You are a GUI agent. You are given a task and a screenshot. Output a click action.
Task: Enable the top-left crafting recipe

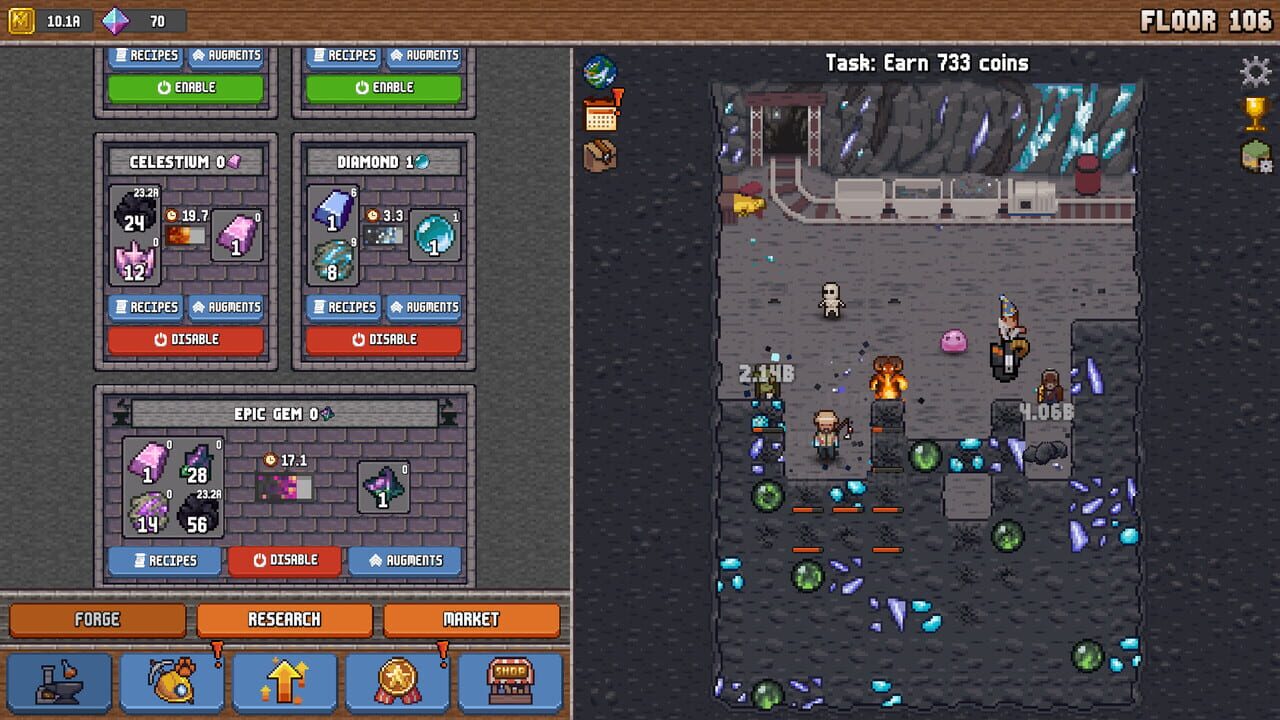pyautogui.click(x=186, y=87)
